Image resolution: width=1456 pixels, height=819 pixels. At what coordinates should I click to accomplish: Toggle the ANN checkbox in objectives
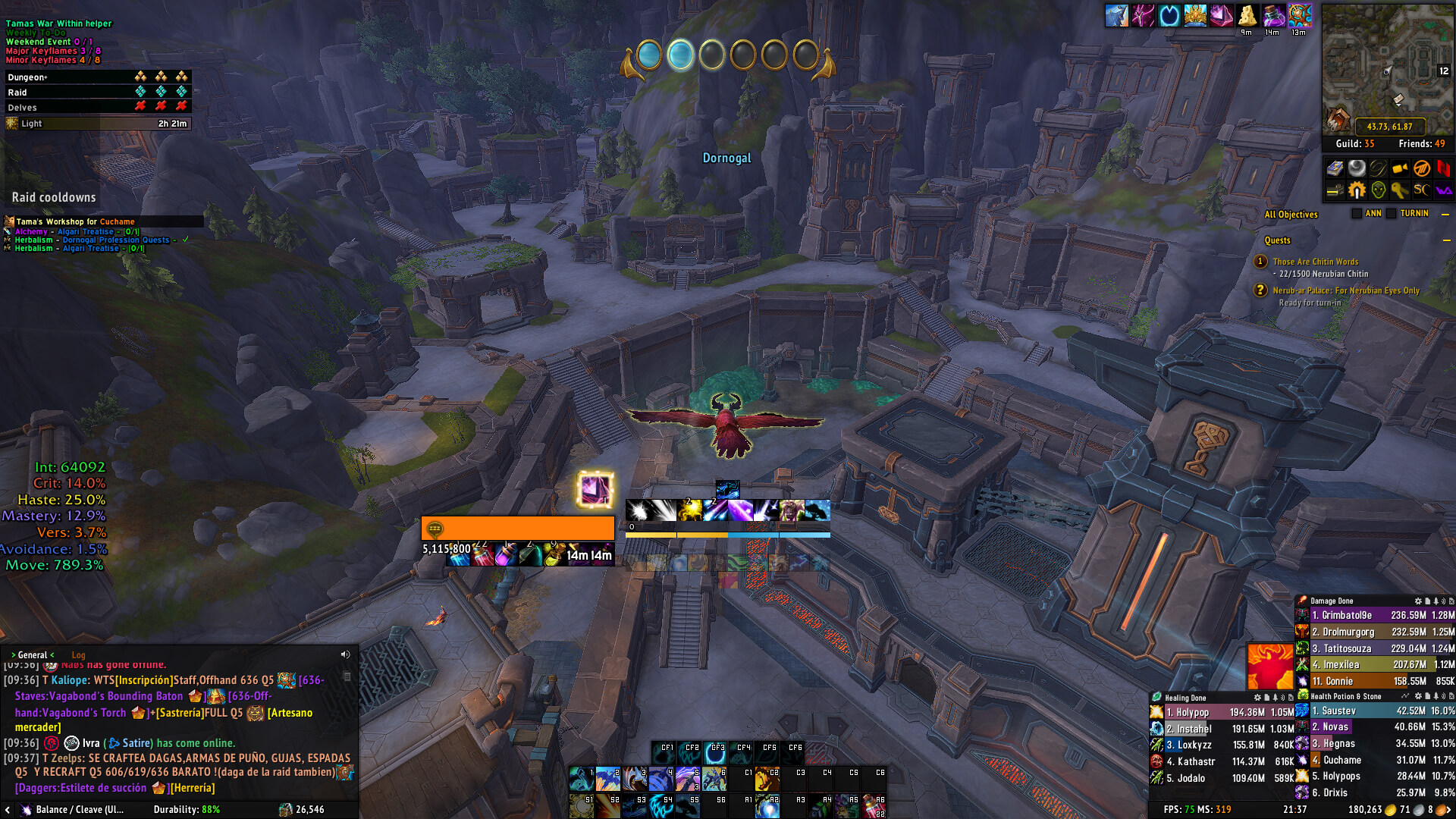click(1357, 214)
